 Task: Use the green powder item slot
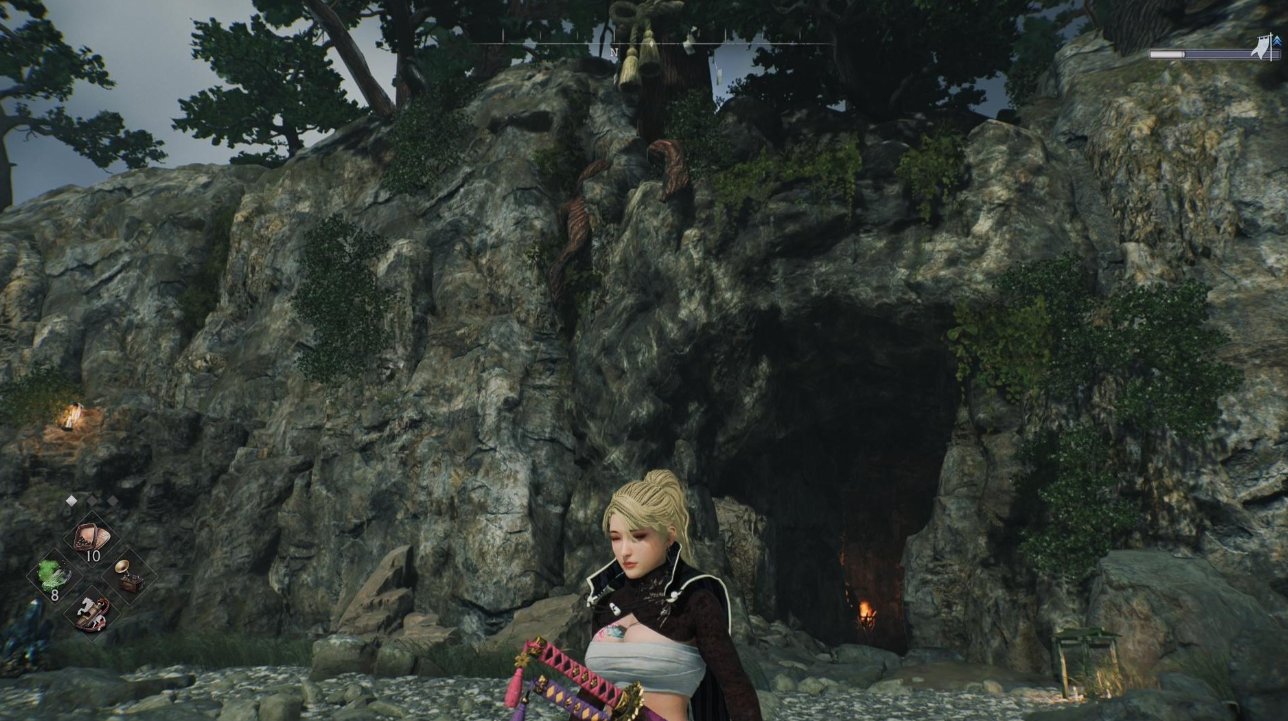[53, 575]
